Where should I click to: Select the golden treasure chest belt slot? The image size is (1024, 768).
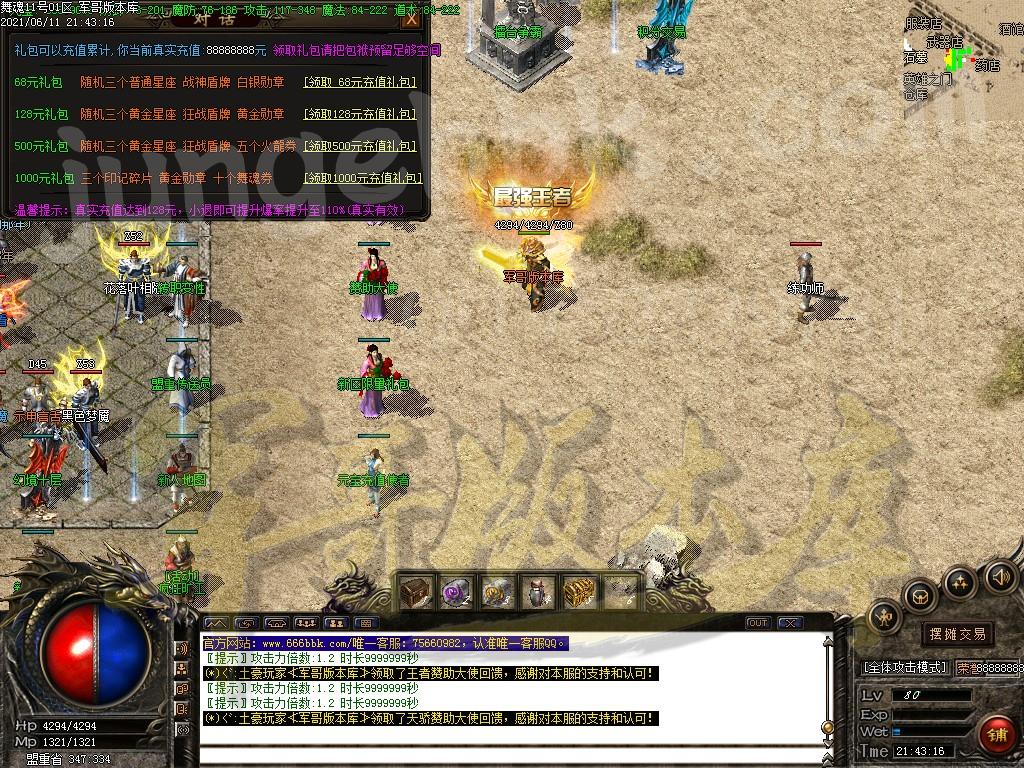click(x=579, y=592)
